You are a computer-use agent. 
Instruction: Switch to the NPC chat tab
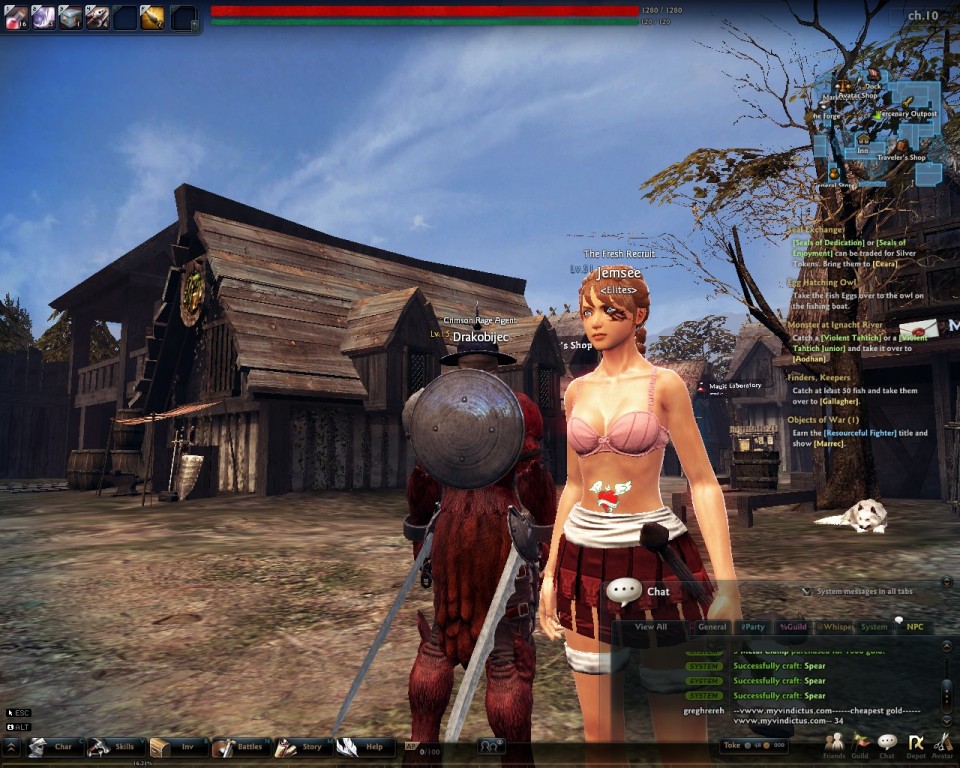pyautogui.click(x=914, y=627)
